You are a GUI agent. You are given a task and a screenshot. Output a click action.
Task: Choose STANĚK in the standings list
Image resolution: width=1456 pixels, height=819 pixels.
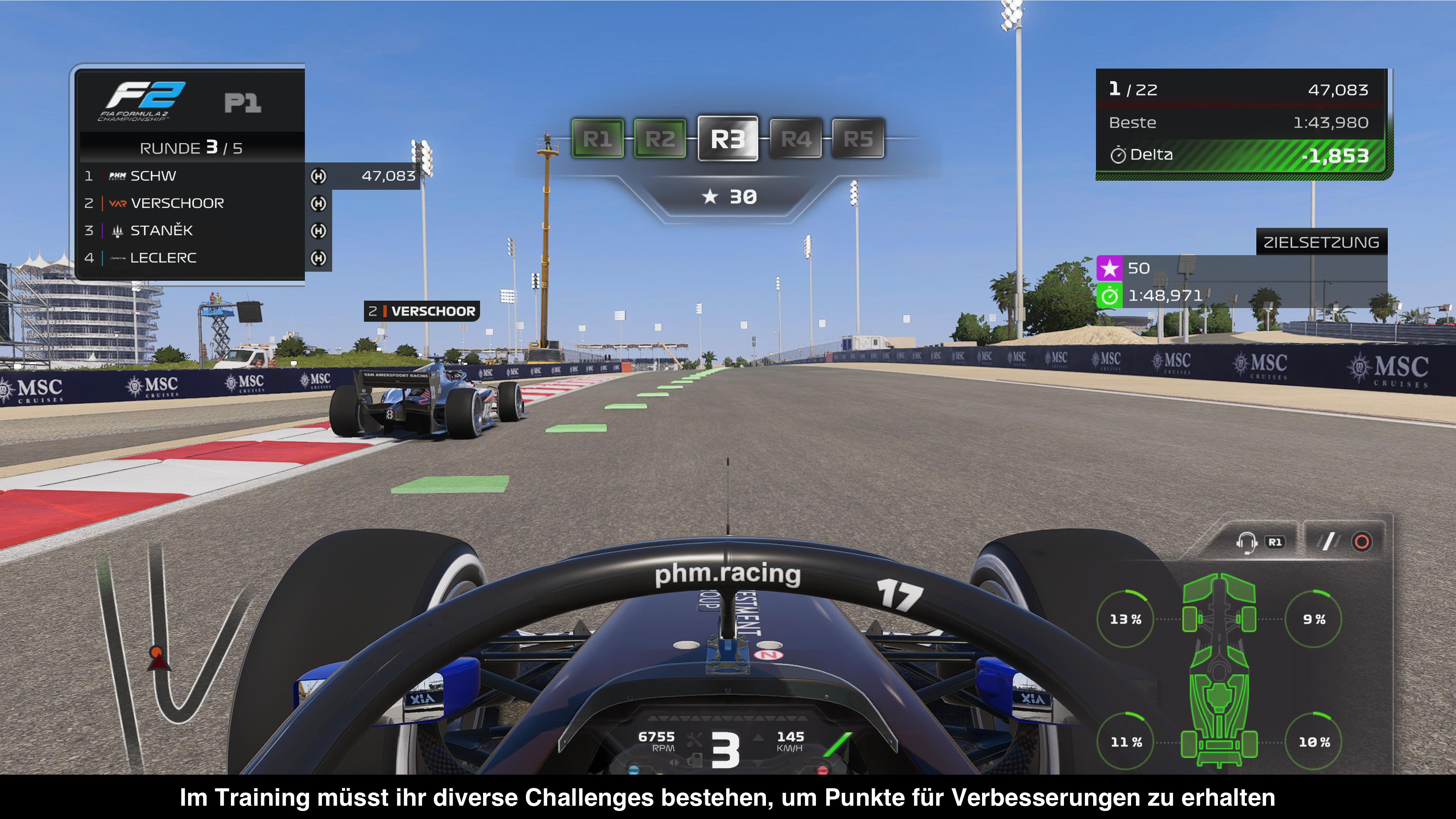161,231
